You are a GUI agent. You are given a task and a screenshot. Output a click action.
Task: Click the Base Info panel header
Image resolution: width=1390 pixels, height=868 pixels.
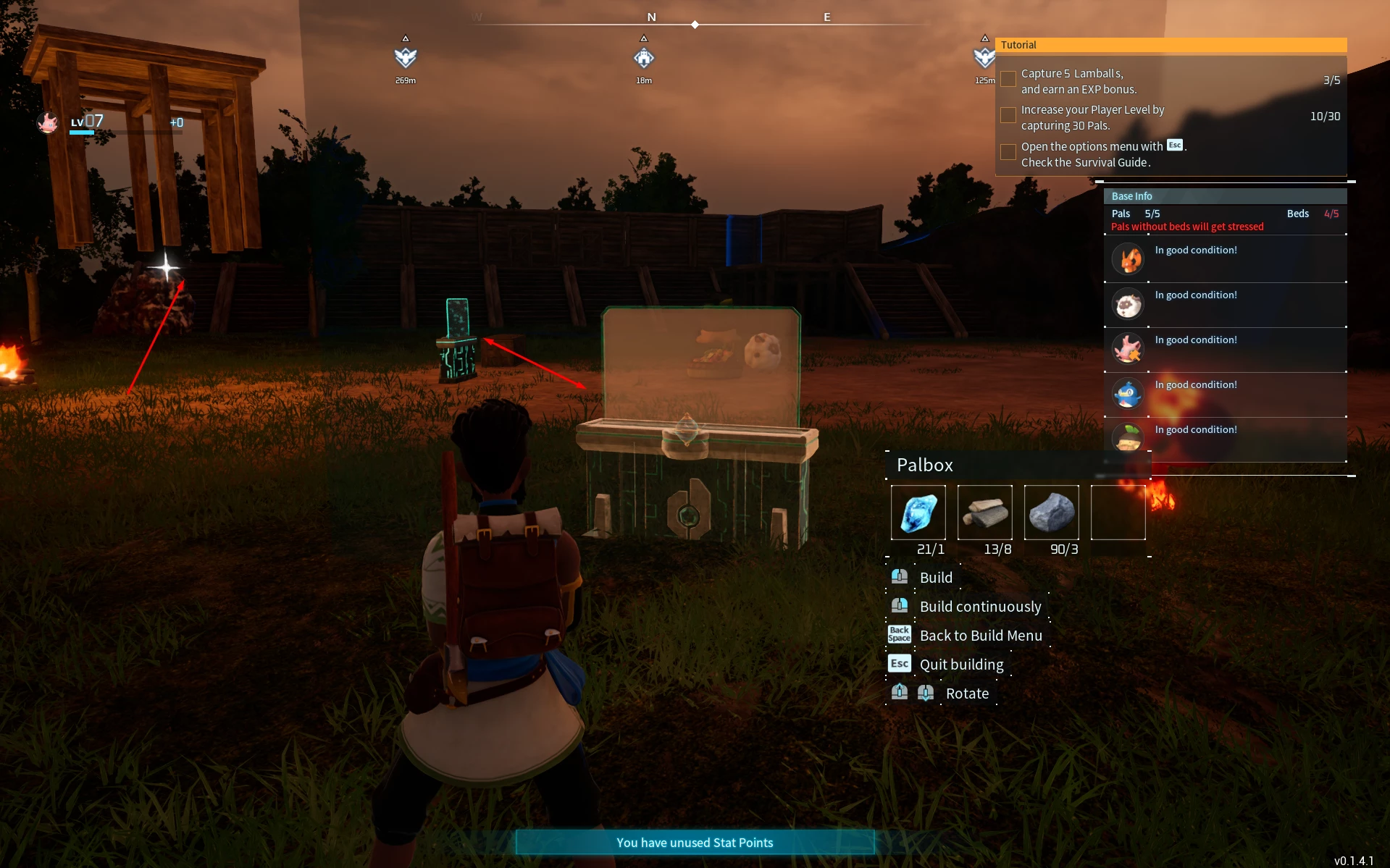tap(1224, 196)
